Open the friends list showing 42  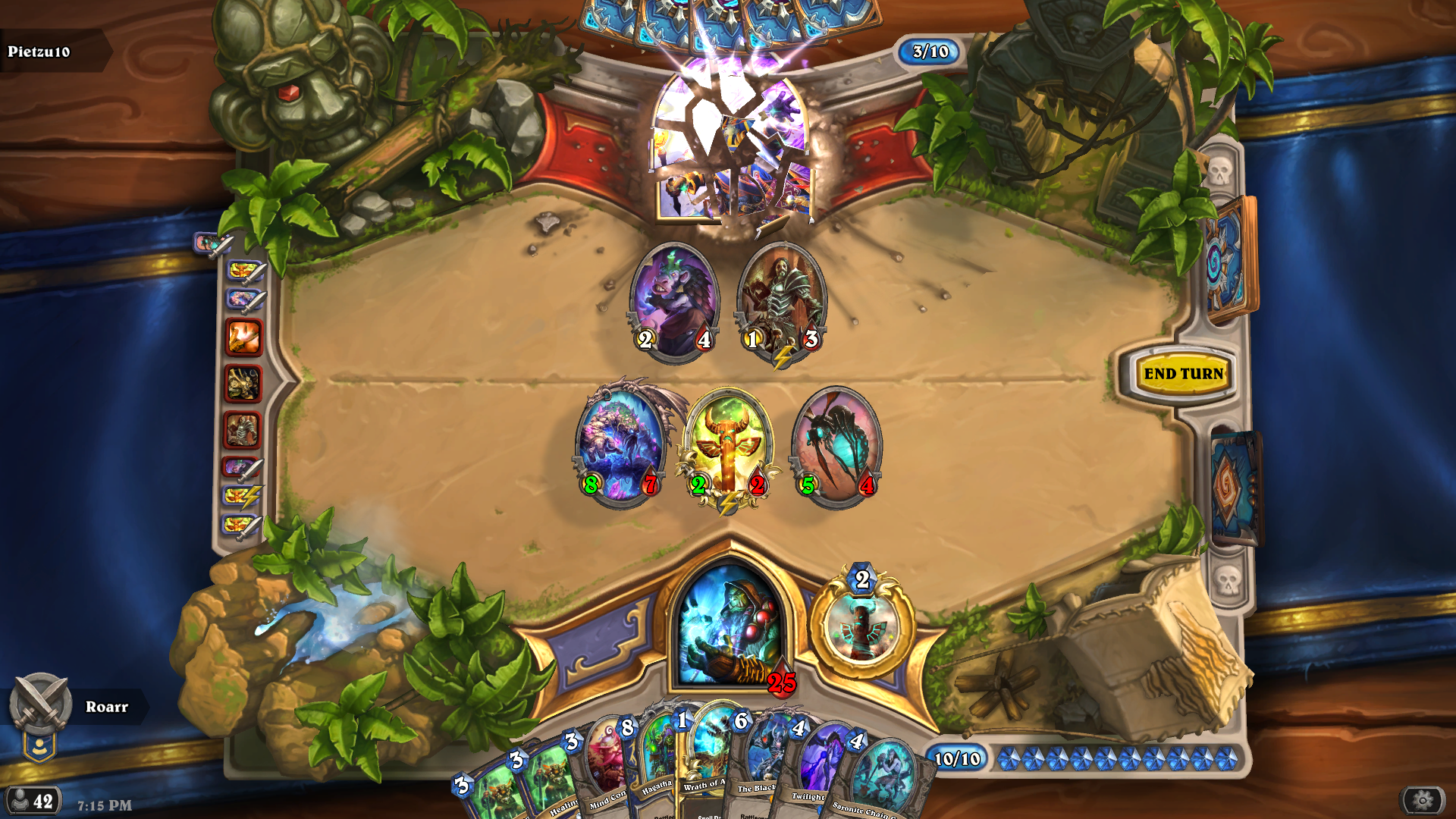32,801
